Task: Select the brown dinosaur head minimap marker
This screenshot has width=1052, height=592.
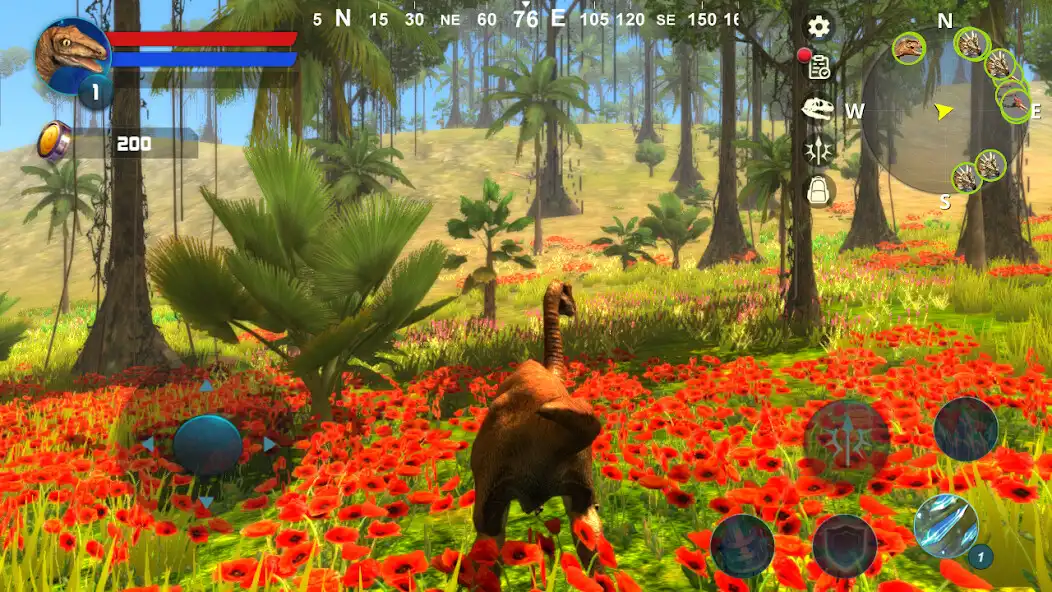Action: [909, 47]
